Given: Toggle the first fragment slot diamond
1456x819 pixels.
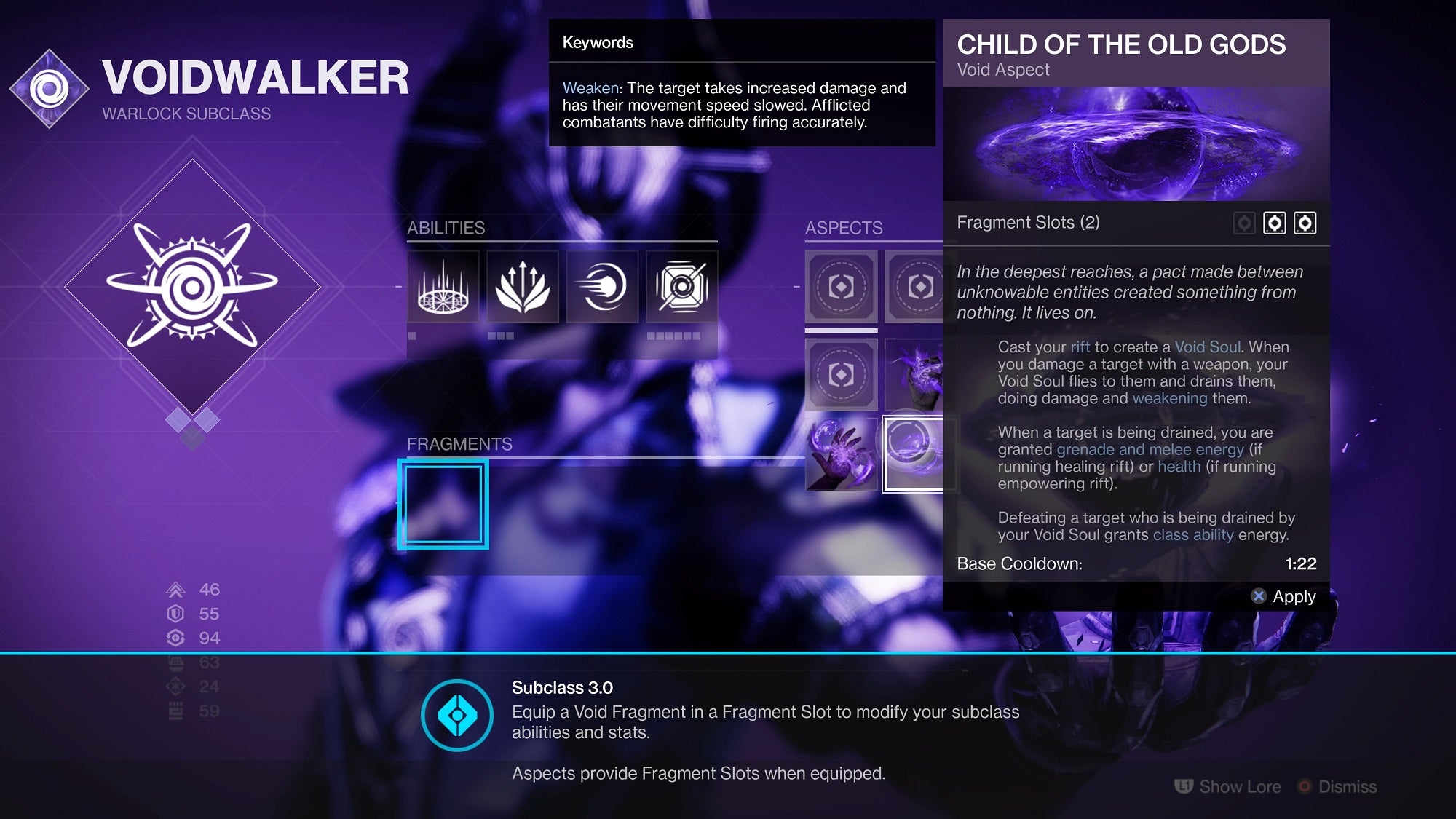Looking at the screenshot, I should (x=1245, y=223).
